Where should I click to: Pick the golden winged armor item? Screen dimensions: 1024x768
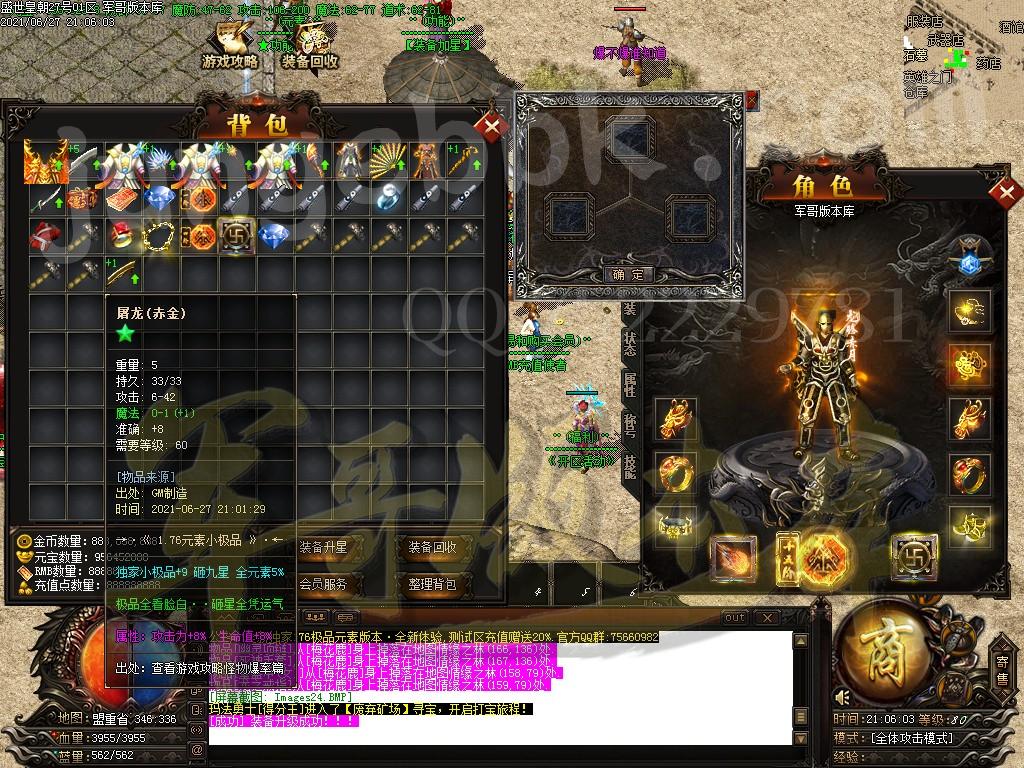coord(44,158)
